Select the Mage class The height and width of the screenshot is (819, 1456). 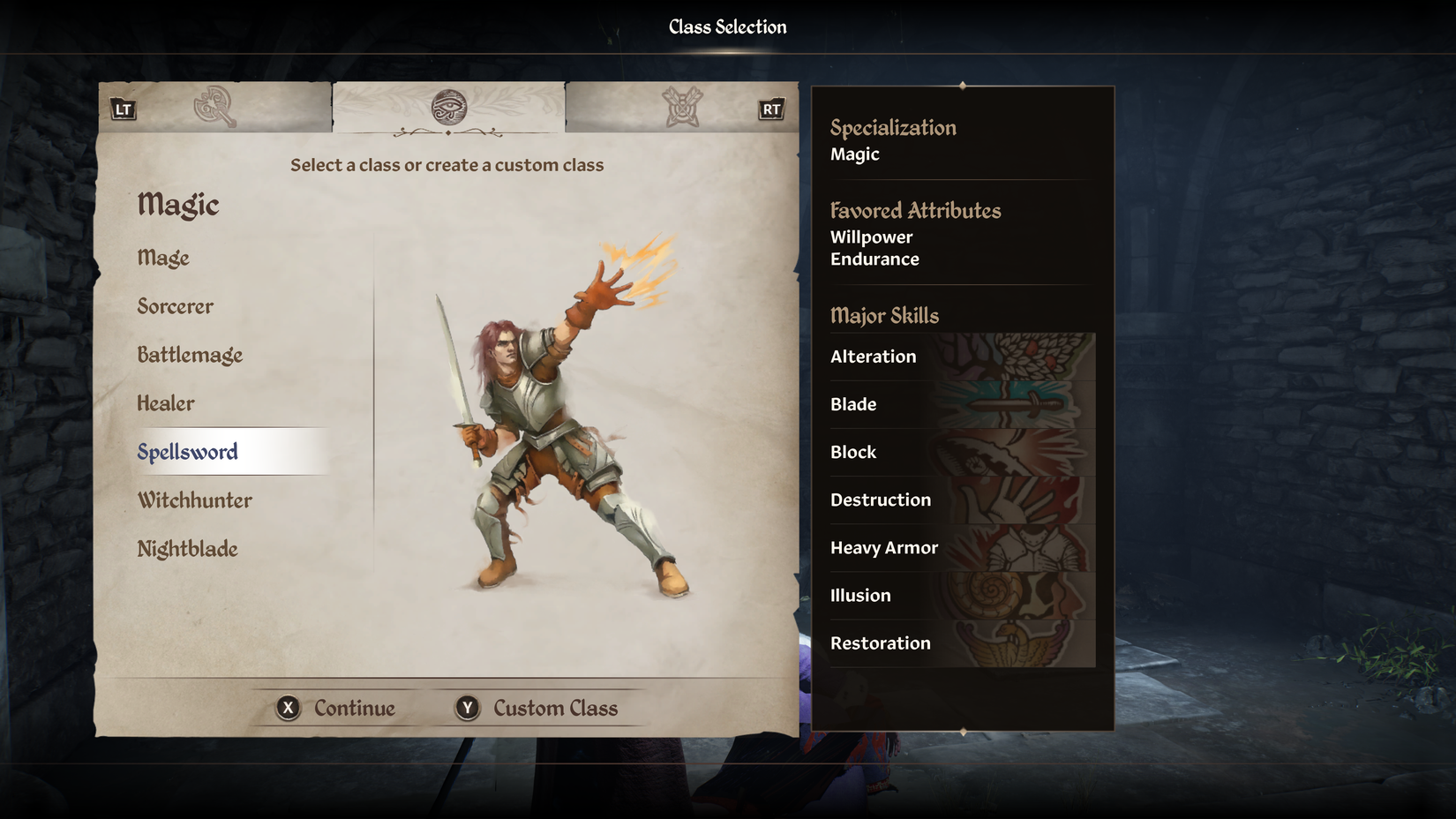tap(164, 258)
